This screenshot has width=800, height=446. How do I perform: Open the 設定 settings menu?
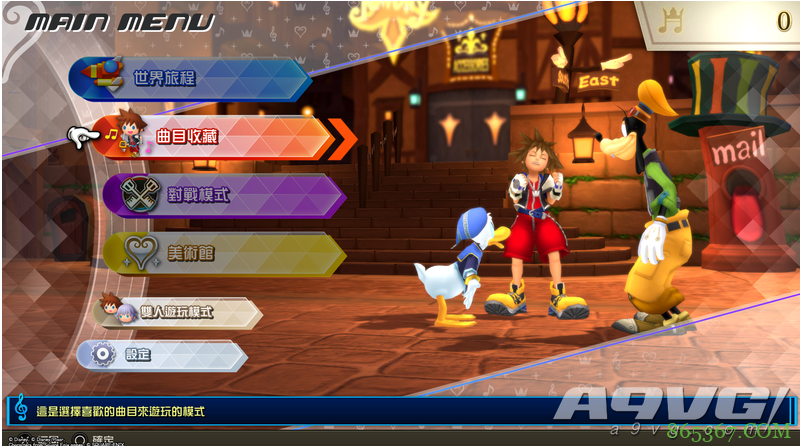coord(160,355)
